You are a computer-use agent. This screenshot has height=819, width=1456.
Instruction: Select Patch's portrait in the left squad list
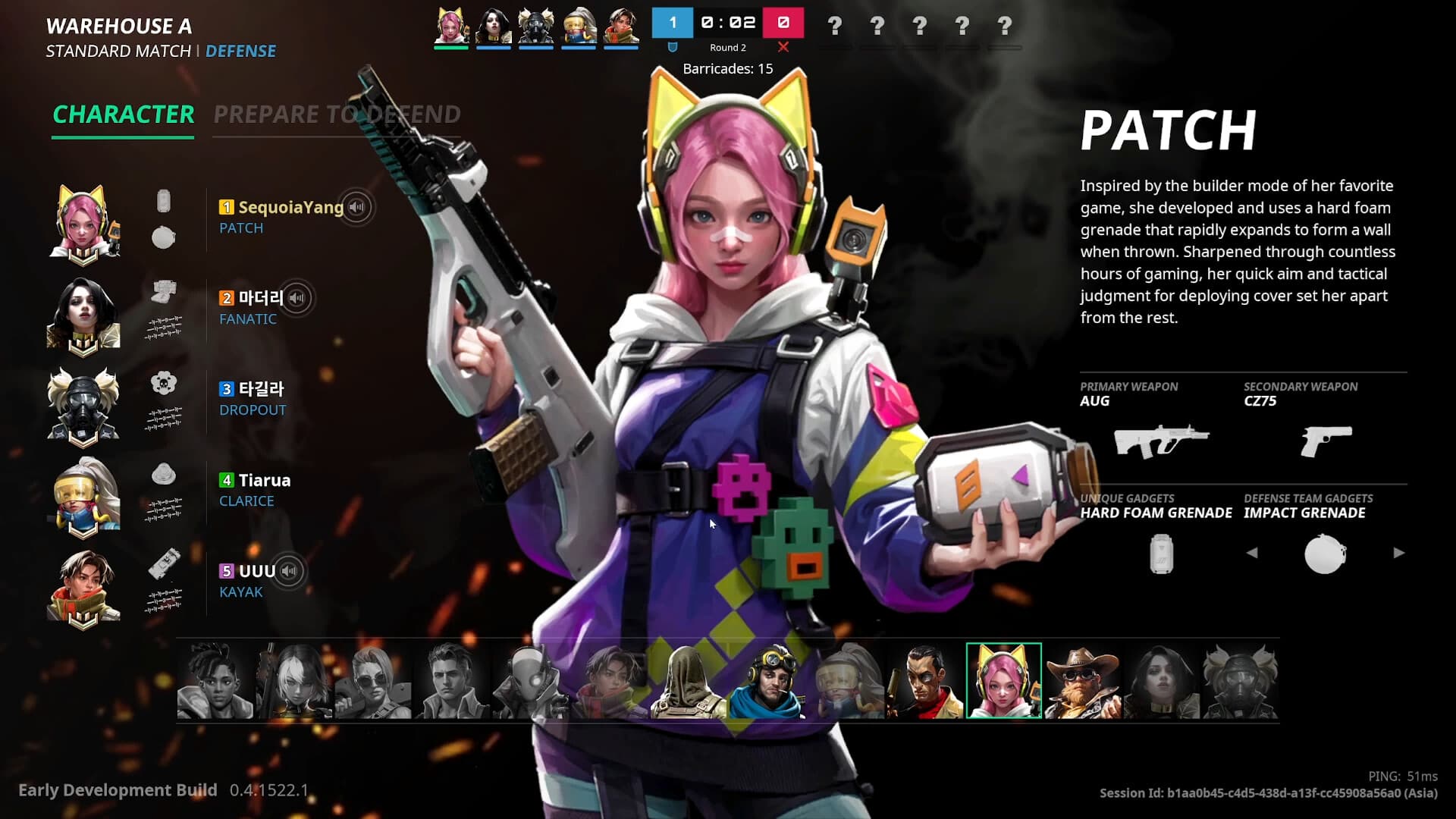(x=83, y=222)
